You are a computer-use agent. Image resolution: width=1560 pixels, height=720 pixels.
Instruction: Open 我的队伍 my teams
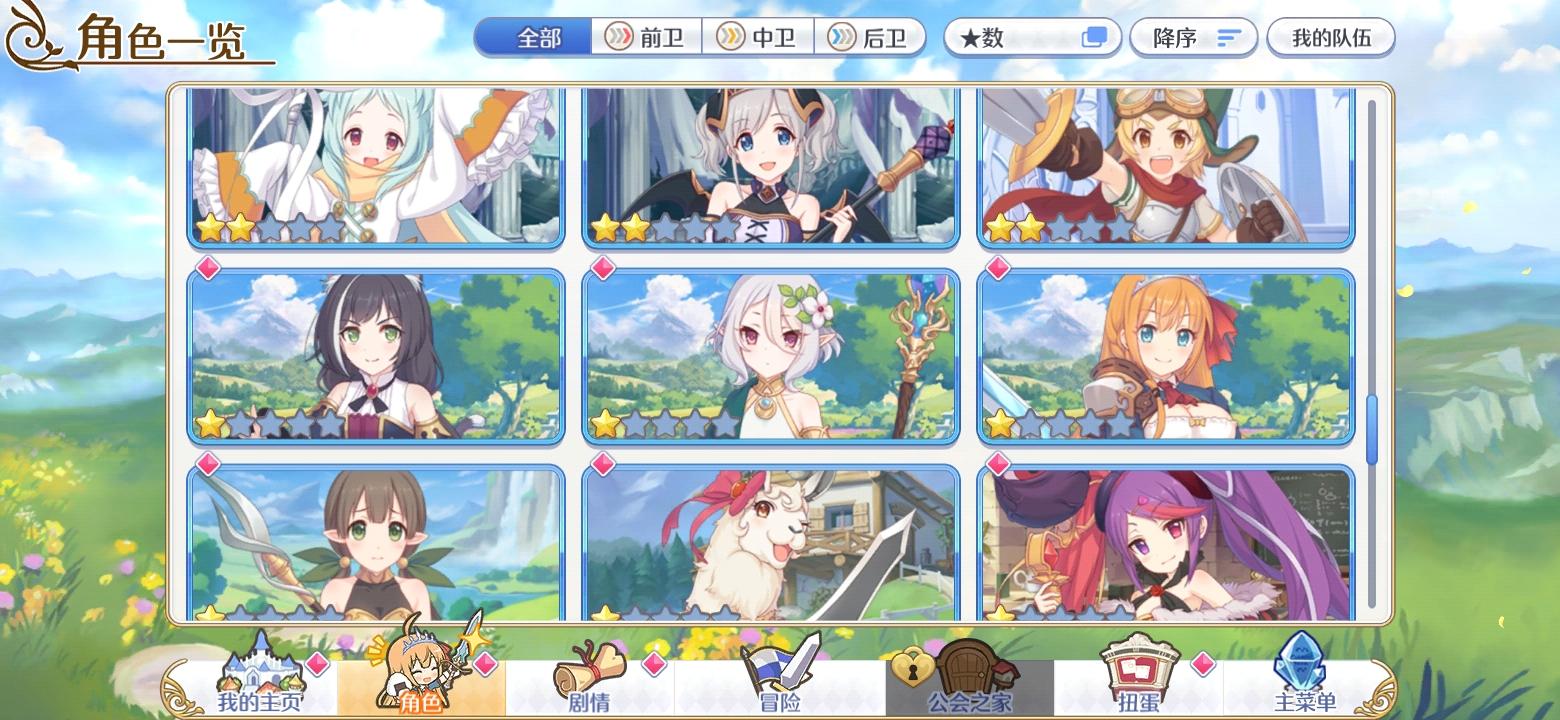(x=1331, y=36)
